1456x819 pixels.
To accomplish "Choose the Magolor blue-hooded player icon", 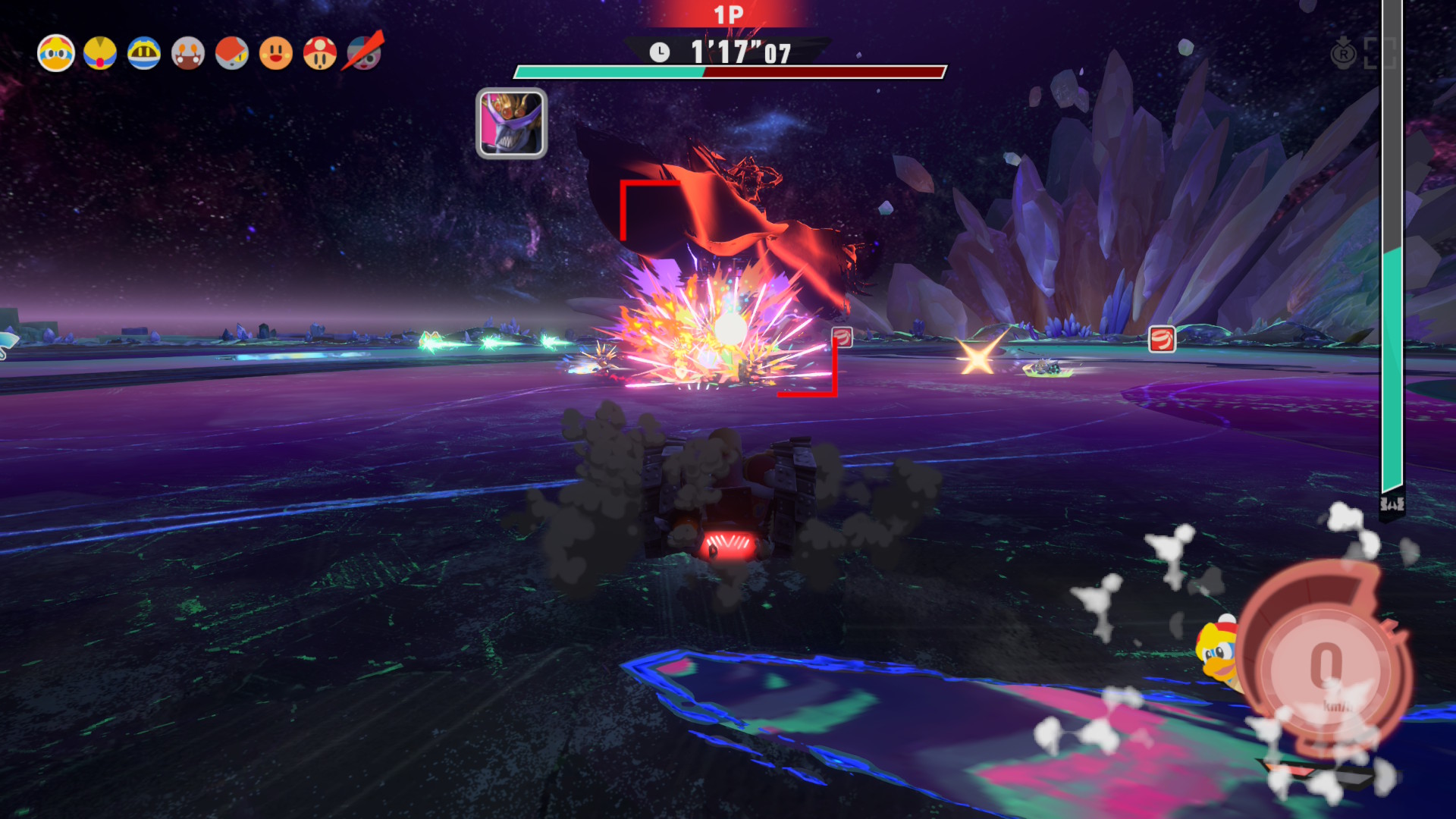I will pos(144,54).
